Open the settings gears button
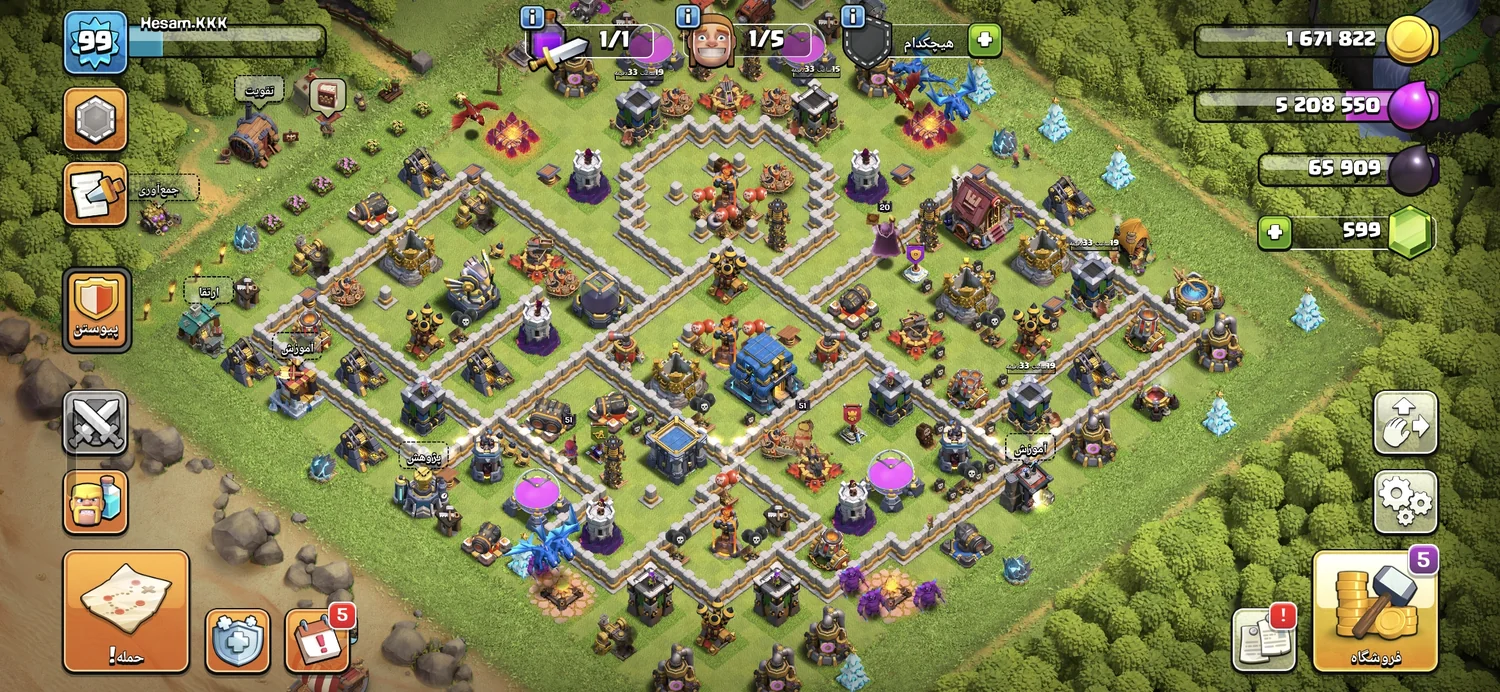Image resolution: width=1500 pixels, height=692 pixels. (x=1405, y=502)
